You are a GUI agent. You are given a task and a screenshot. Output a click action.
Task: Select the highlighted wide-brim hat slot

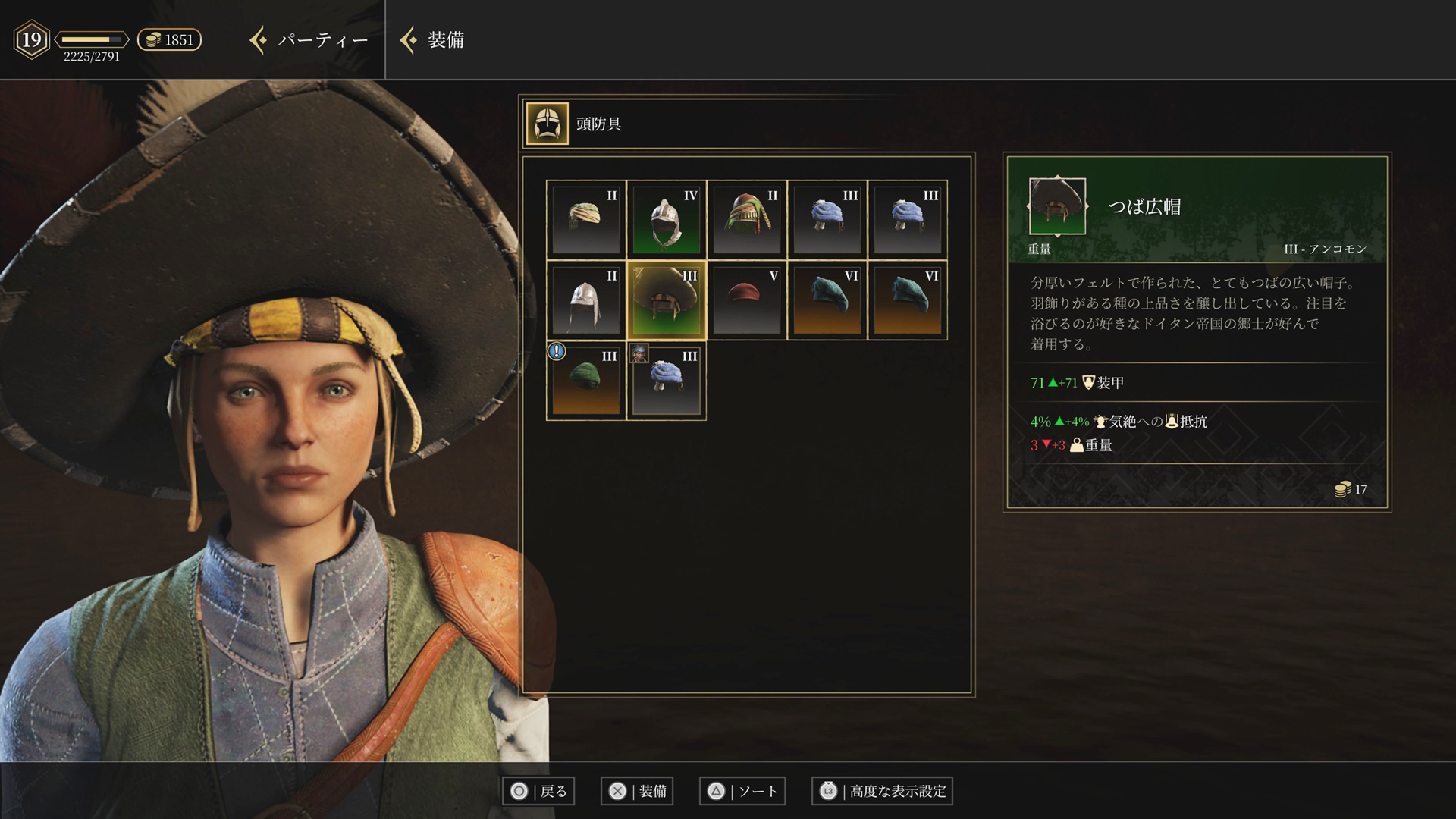[x=667, y=300]
